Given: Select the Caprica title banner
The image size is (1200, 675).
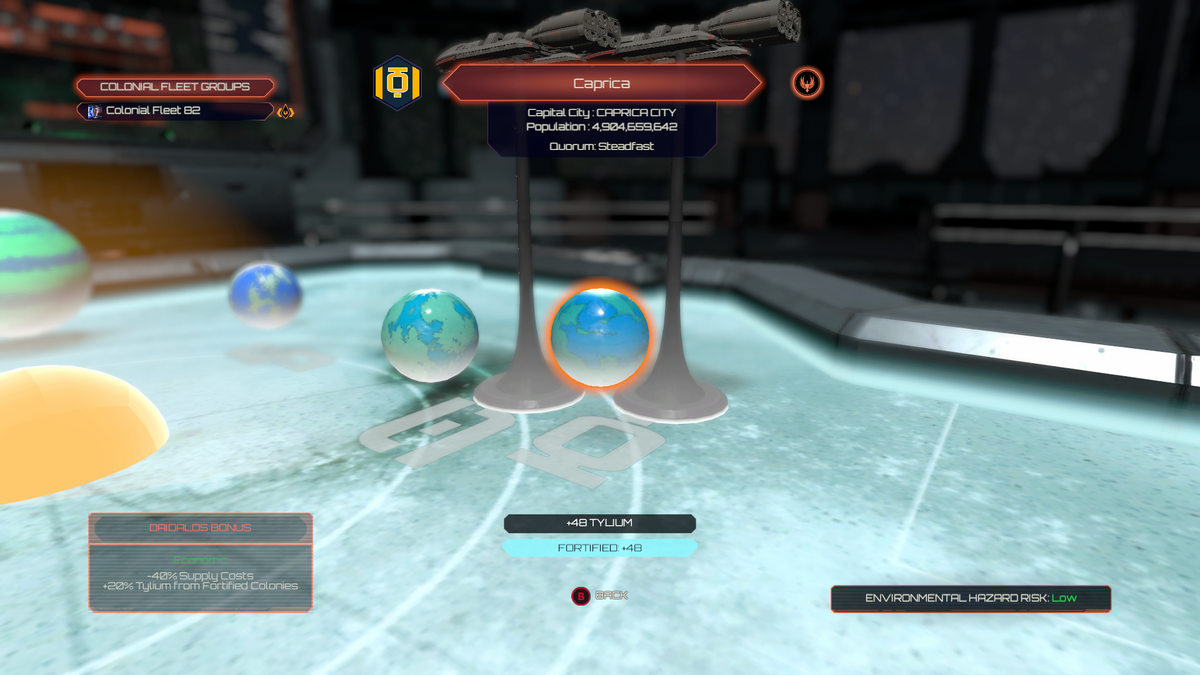Looking at the screenshot, I should 601,84.
